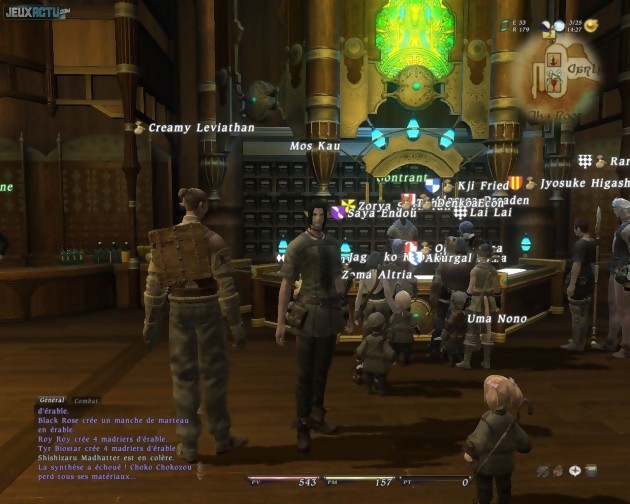The width and height of the screenshot is (630, 504).
Task: Click the JeuxActu.com watermark logo
Action: 36,12
